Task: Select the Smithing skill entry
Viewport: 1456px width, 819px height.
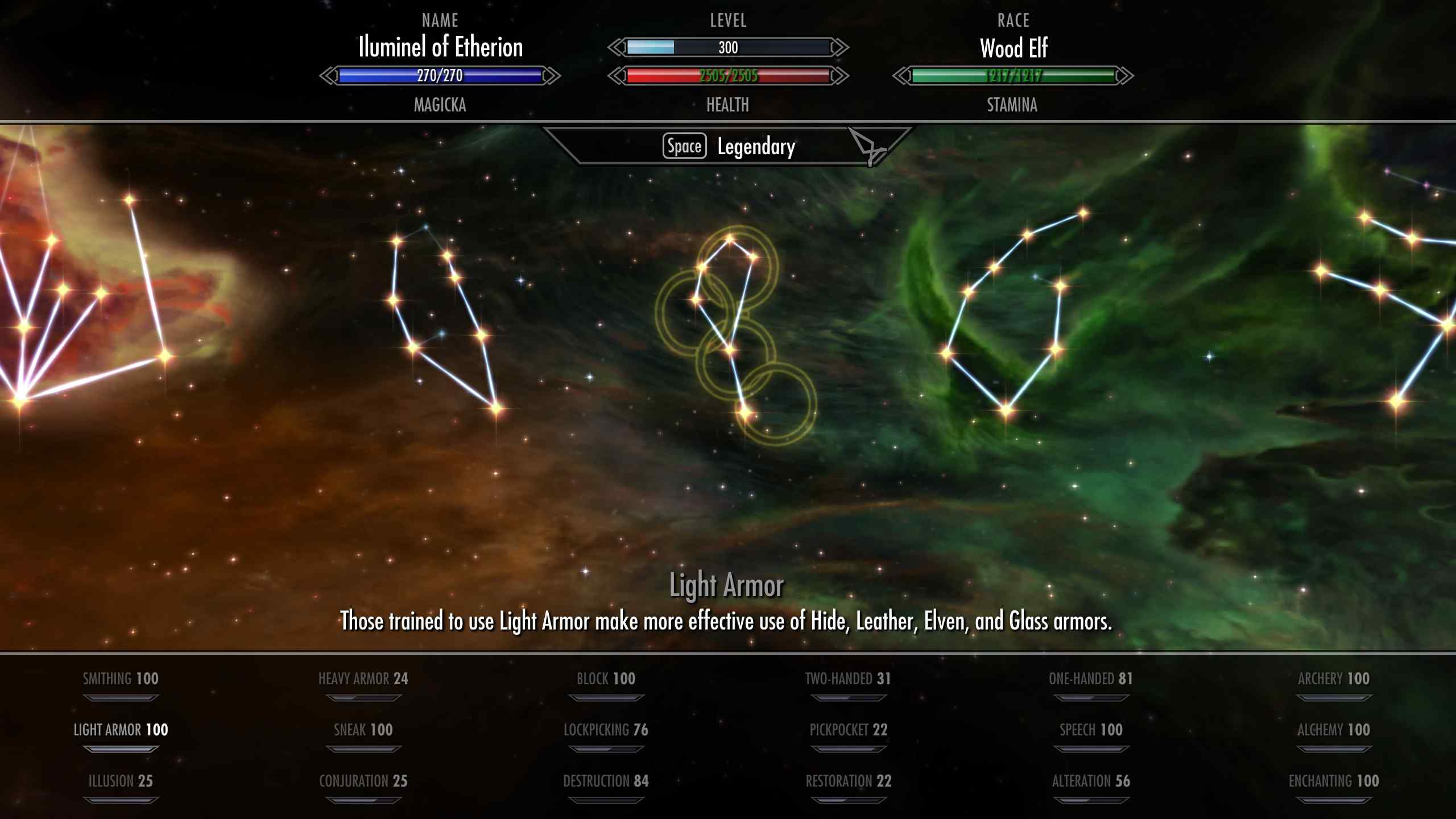Action: (121, 679)
